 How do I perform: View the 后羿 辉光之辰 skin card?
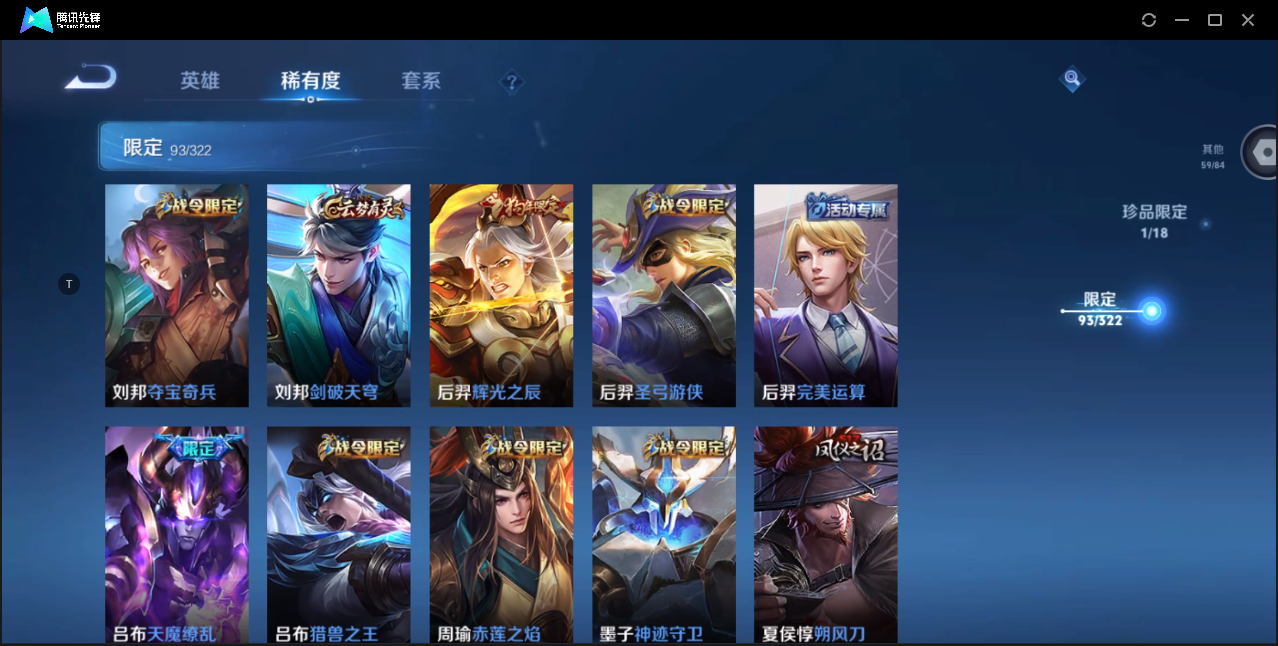tap(501, 295)
